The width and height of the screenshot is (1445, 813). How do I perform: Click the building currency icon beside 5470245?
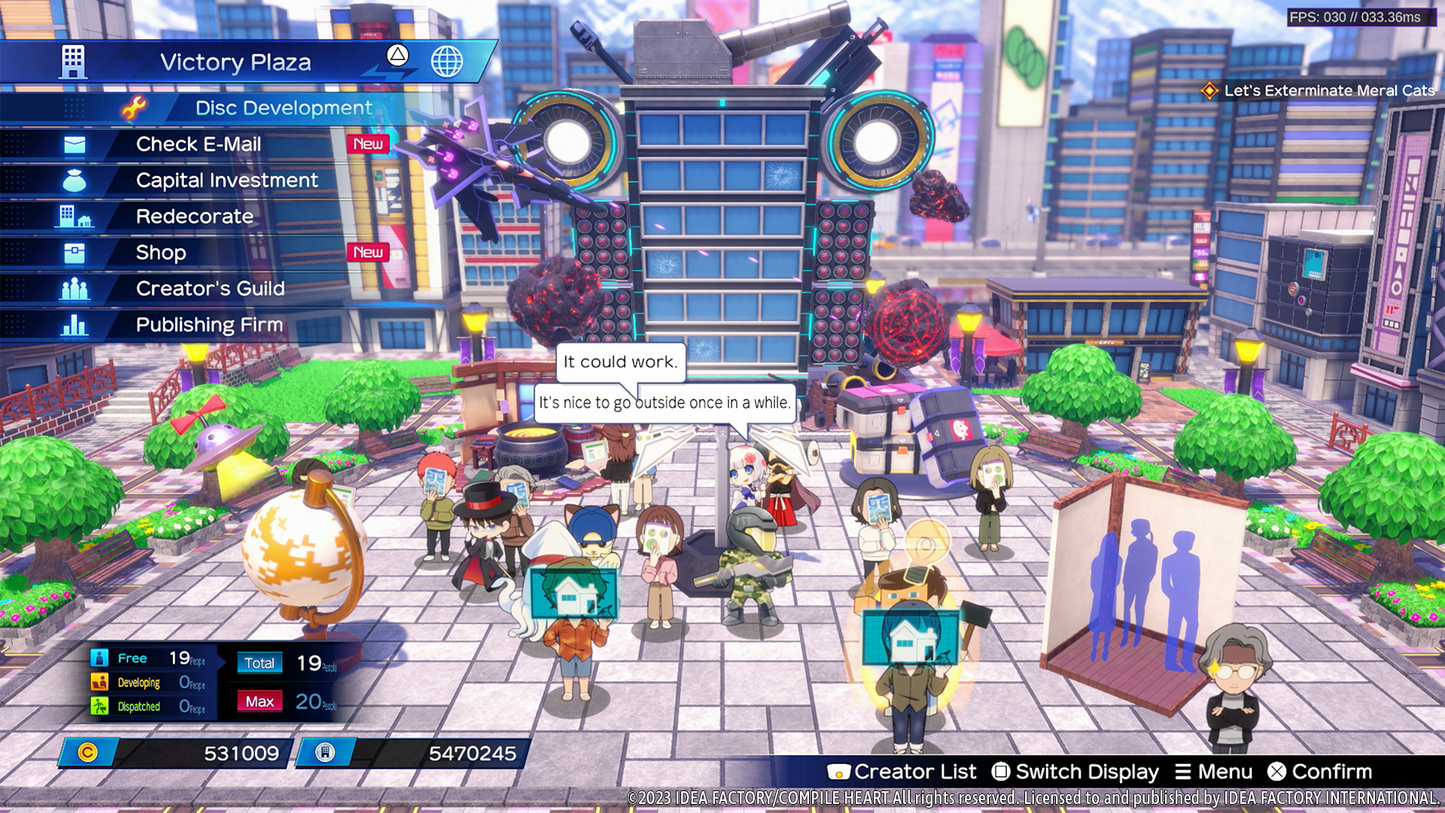[325, 752]
